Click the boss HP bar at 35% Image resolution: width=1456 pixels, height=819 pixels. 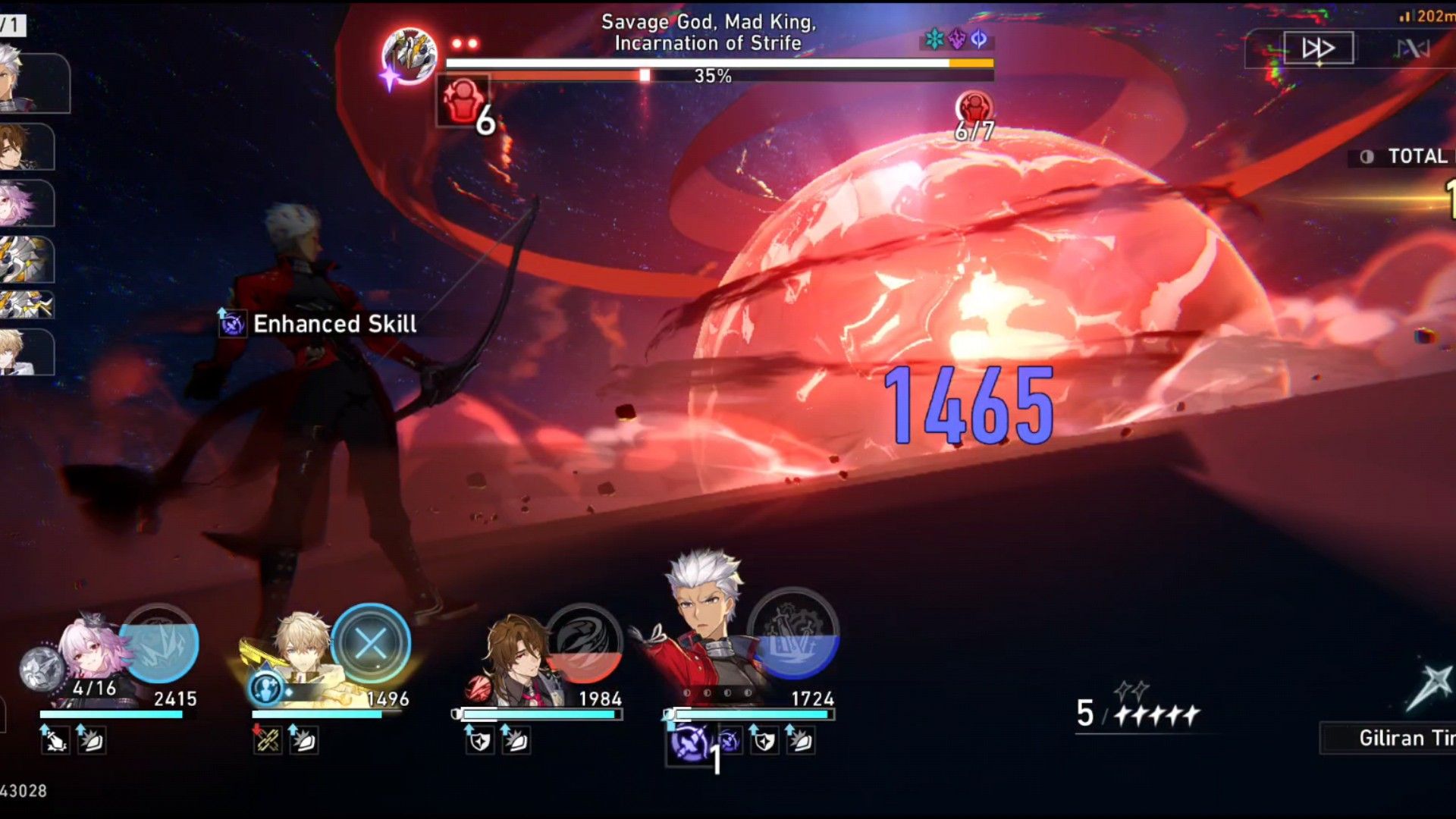[x=713, y=74]
